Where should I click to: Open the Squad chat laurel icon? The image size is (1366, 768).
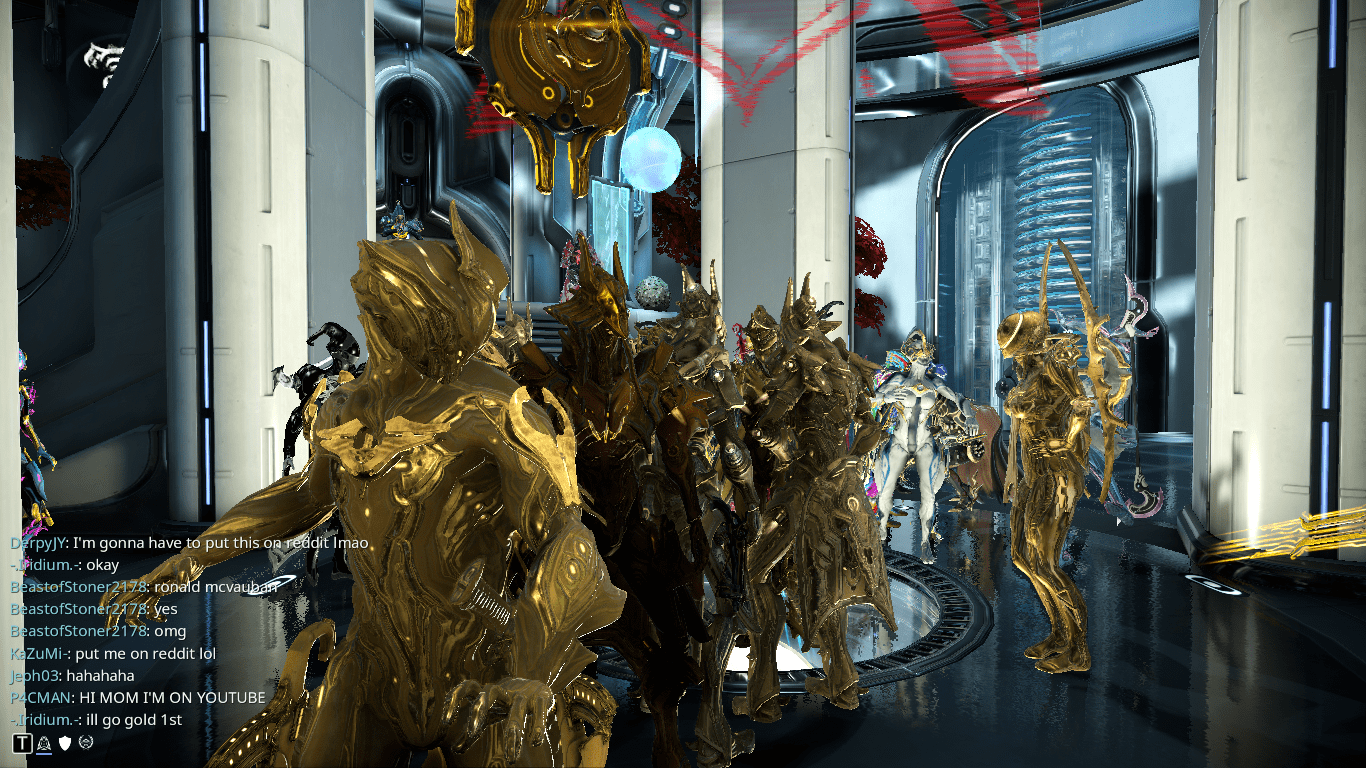[86, 742]
